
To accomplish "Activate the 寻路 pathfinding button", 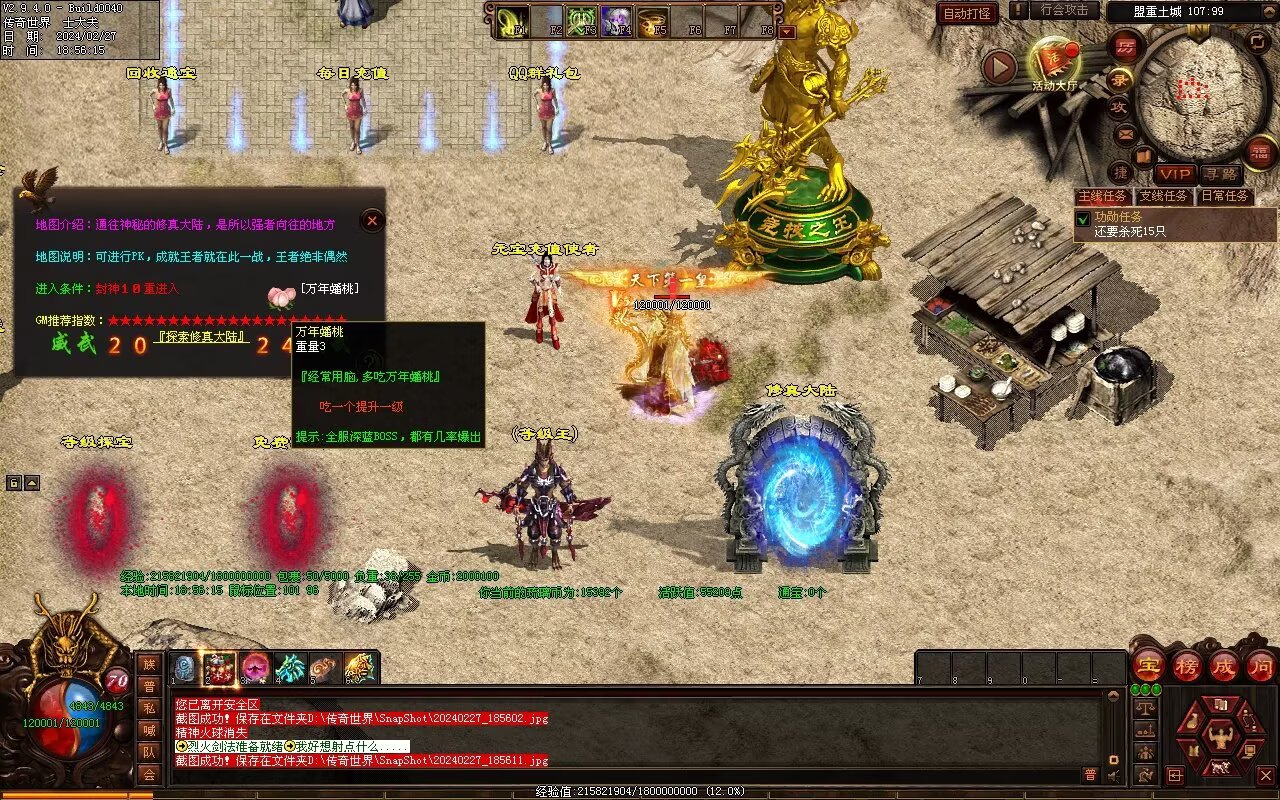I will click(1220, 174).
